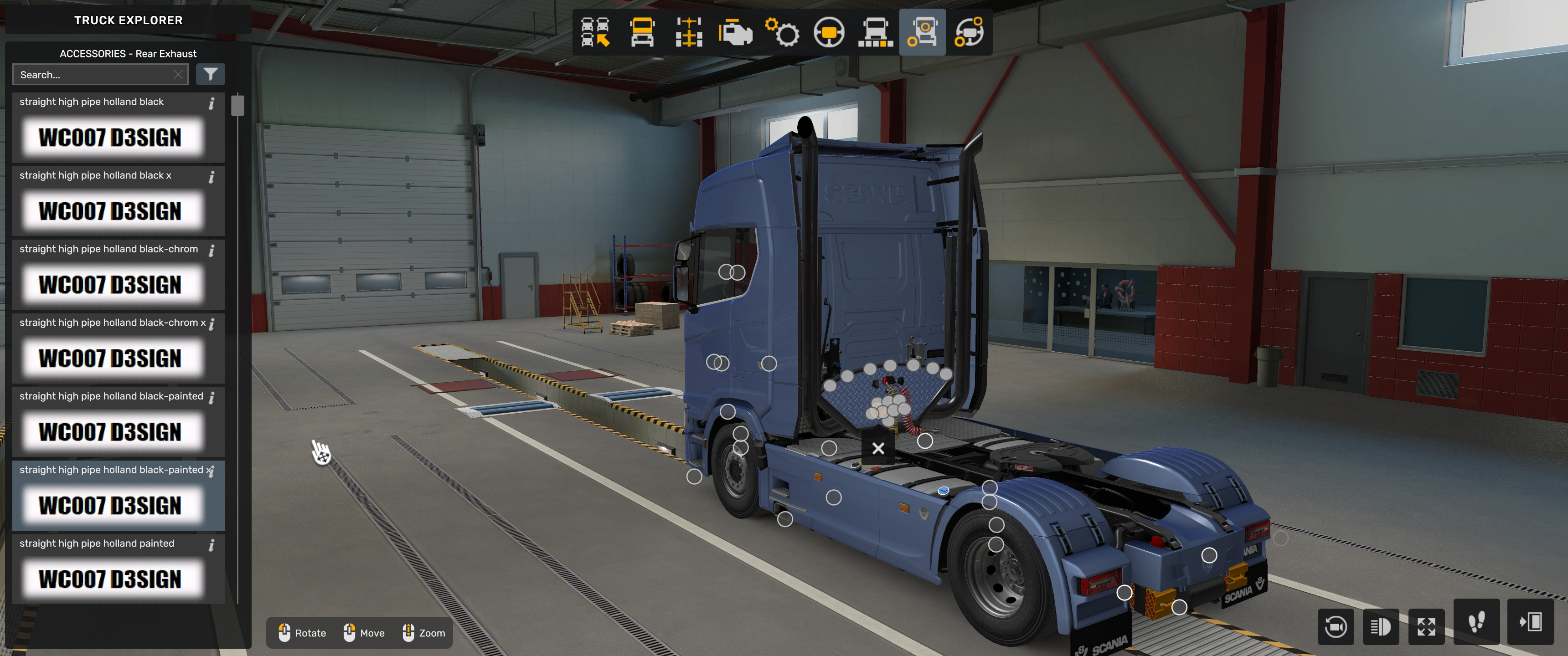
Task: Open the chassis accessories icon
Action: tap(875, 33)
